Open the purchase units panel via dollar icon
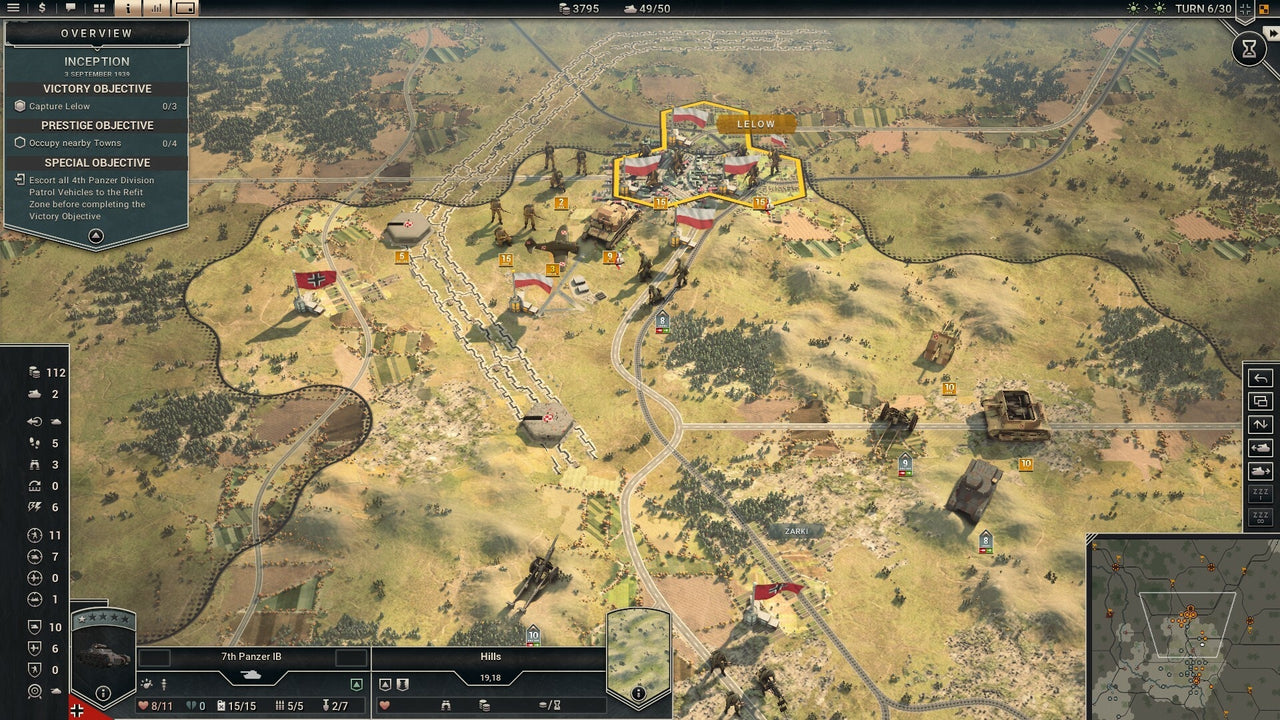Image resolution: width=1280 pixels, height=720 pixels. [x=41, y=9]
